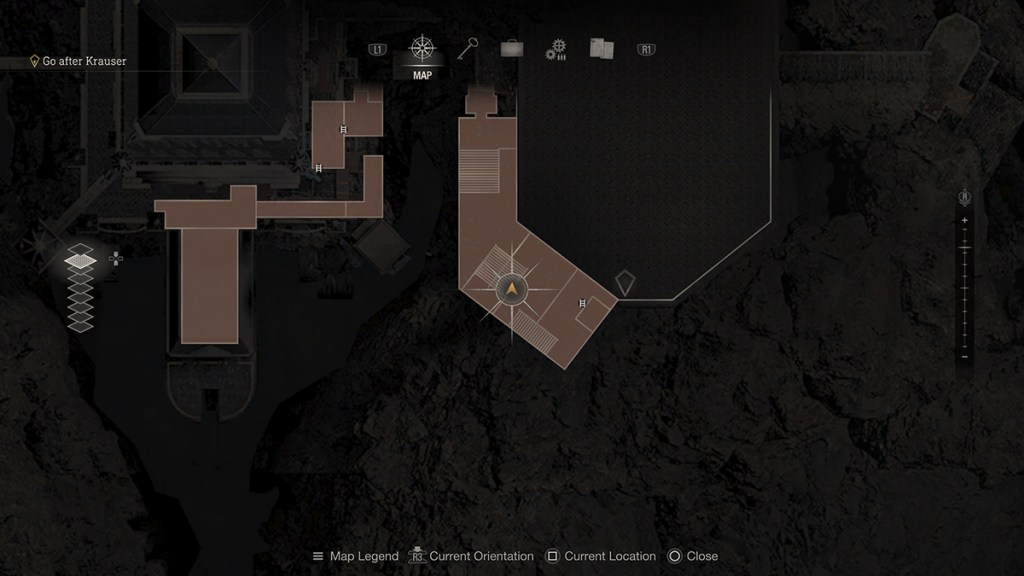
Task: Zoom out with the map minus sign
Action: (964, 357)
